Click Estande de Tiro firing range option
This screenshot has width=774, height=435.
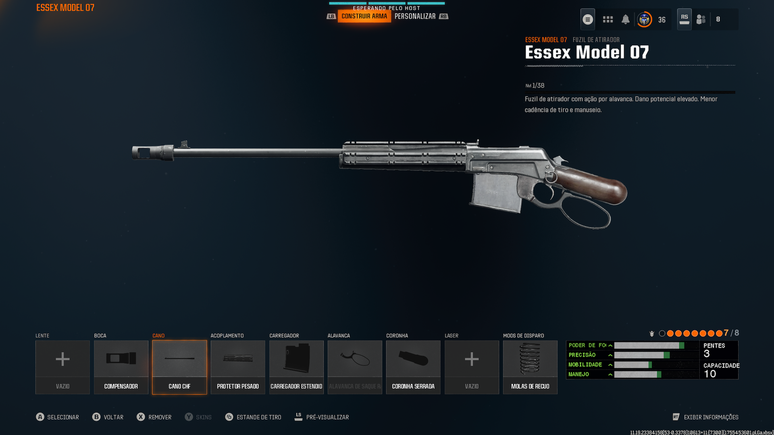(254, 417)
